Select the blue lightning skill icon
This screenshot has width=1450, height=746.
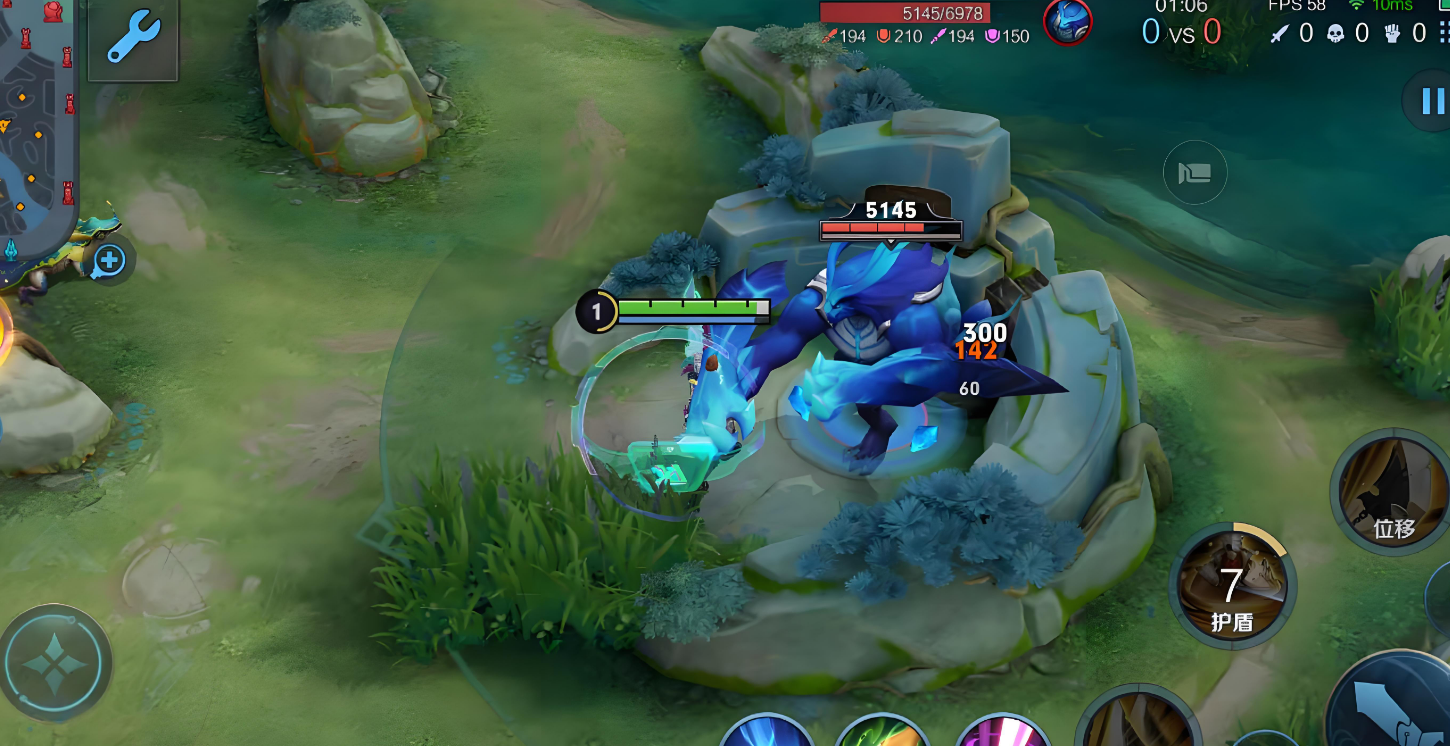(x=766, y=731)
